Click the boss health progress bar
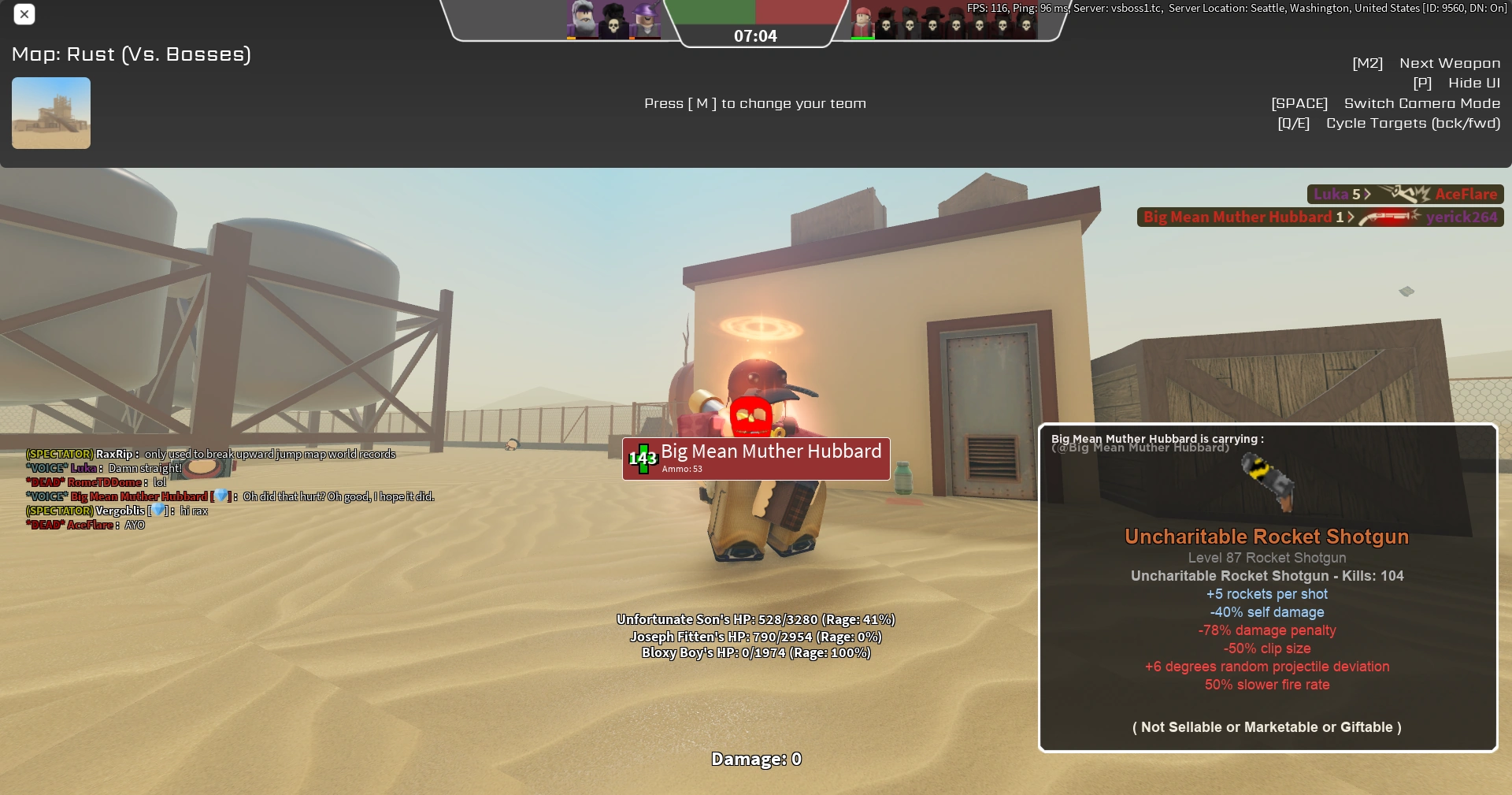Screen dimensions: 1512x795 [756, 12]
